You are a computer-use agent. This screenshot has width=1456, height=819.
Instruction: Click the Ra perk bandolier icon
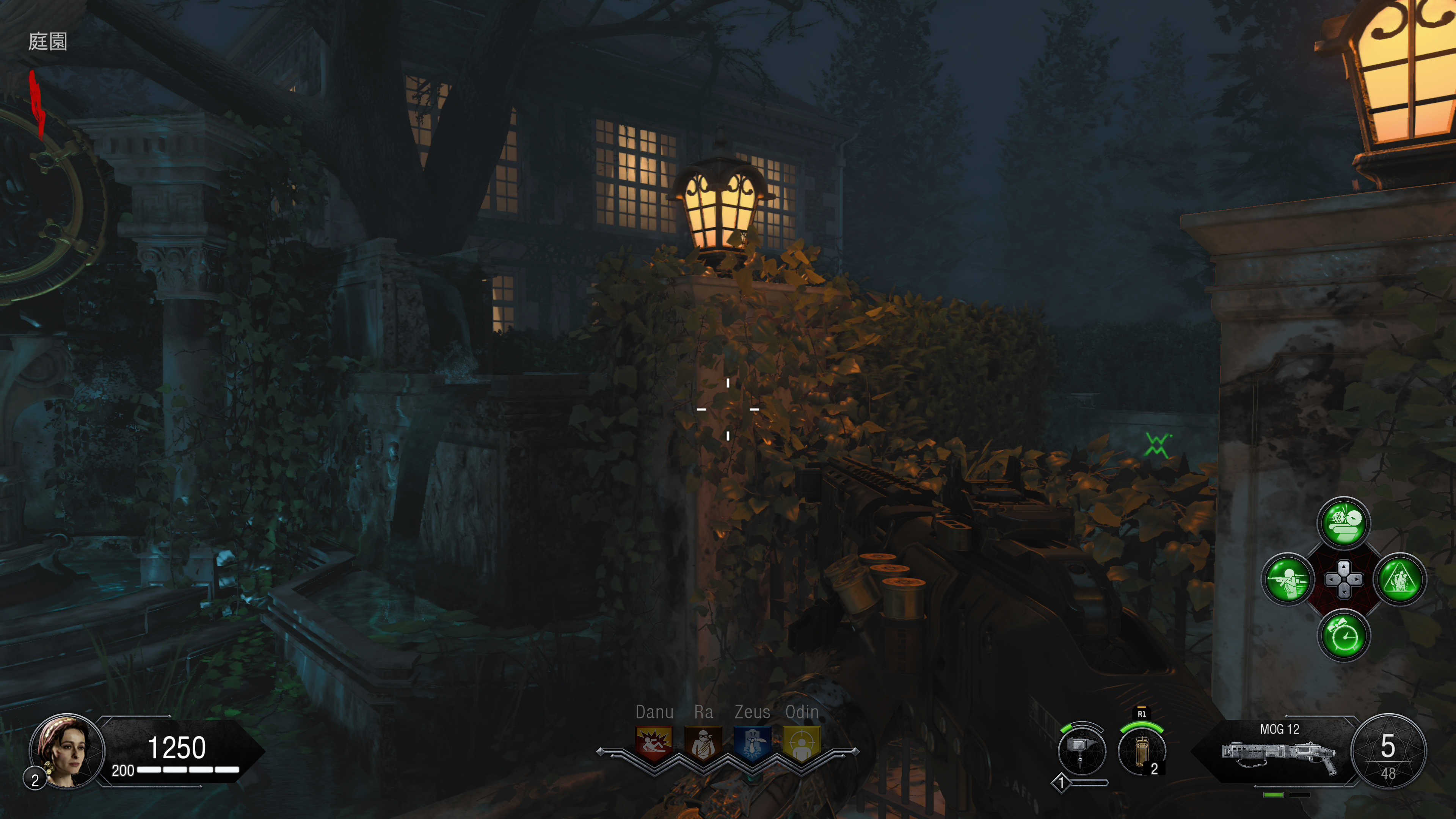(703, 743)
